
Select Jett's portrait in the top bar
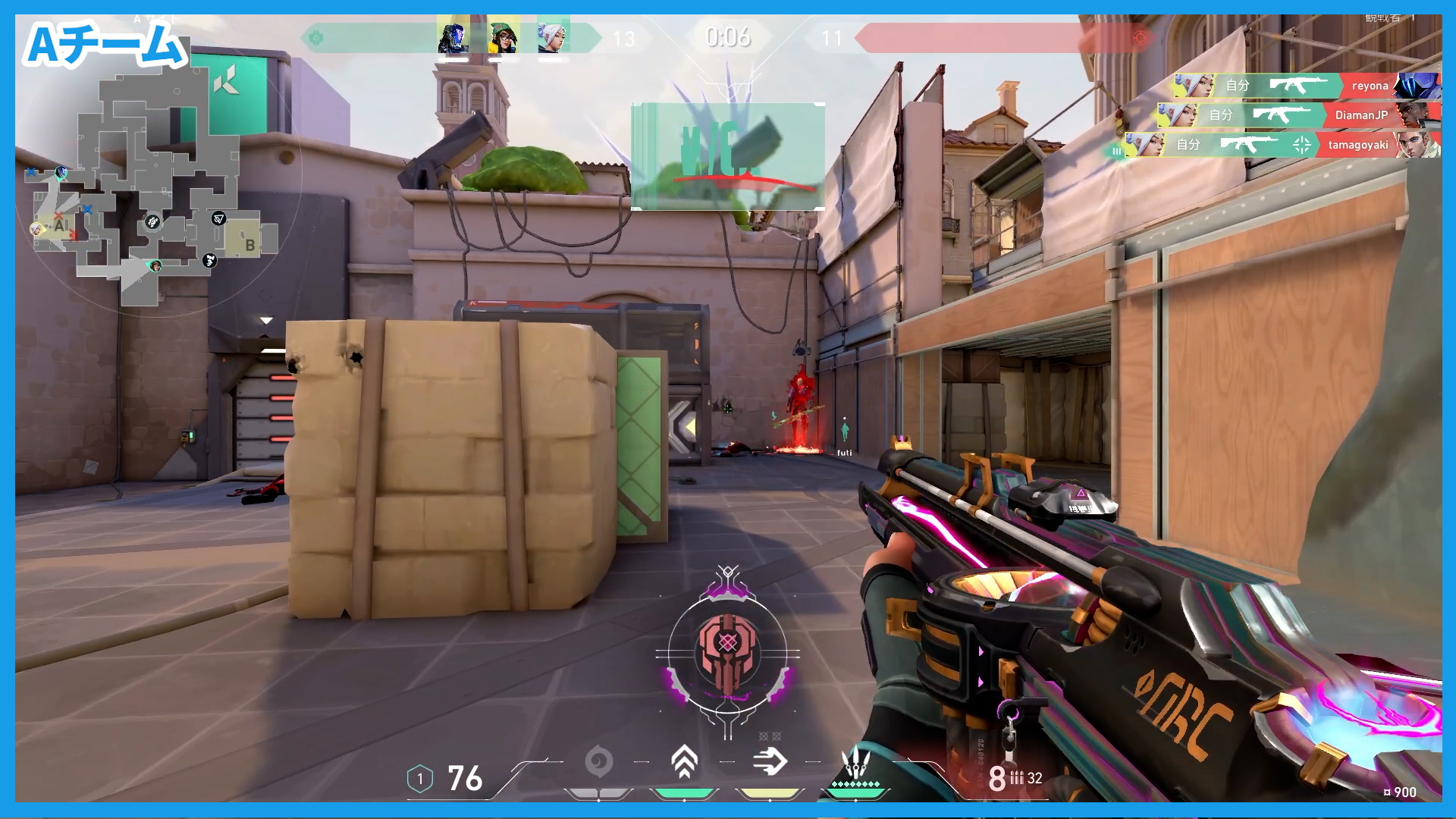553,37
